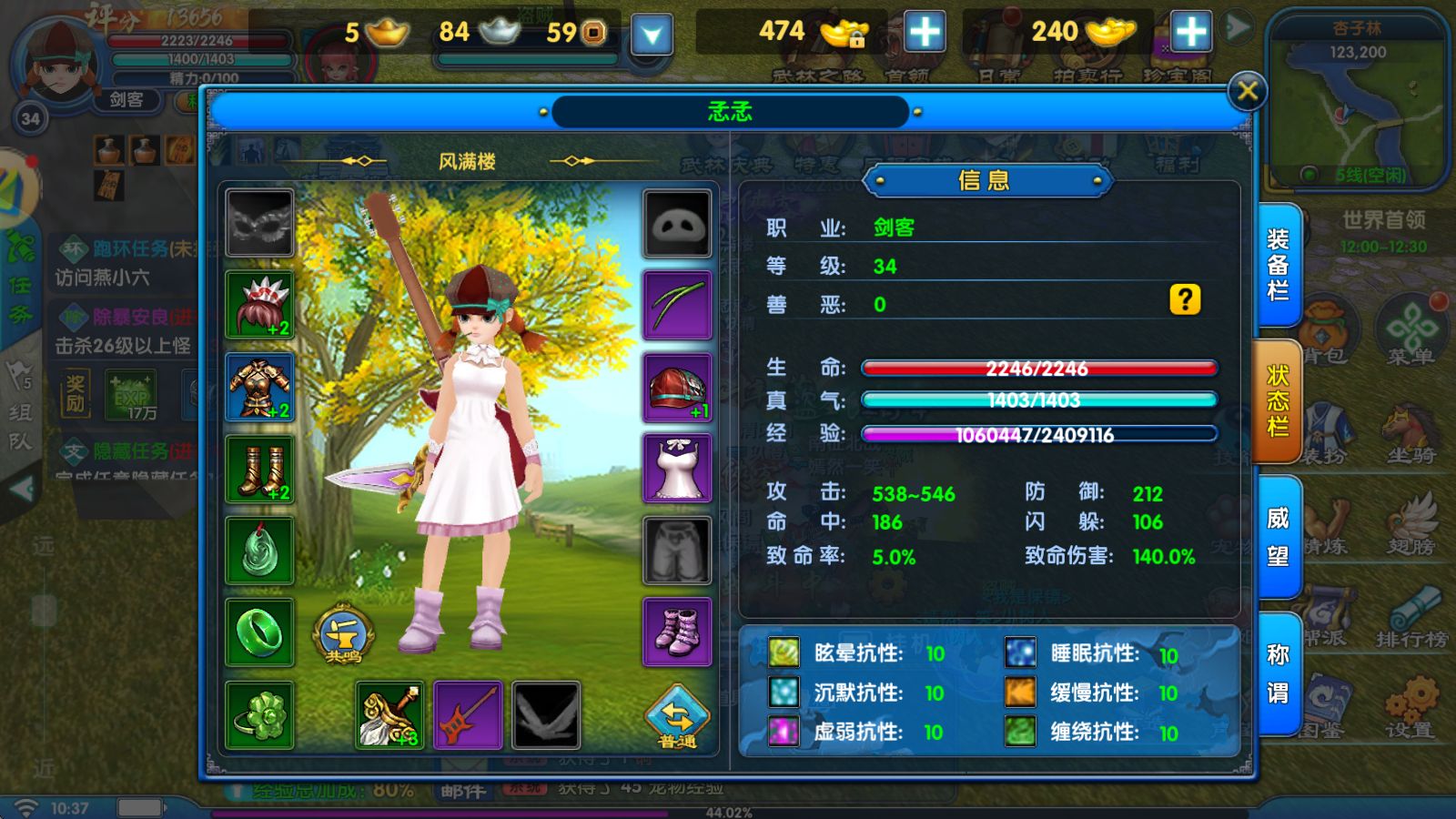1456x819 pixels.
Task: Add more locked gold ingots with plus
Action: click(925, 32)
